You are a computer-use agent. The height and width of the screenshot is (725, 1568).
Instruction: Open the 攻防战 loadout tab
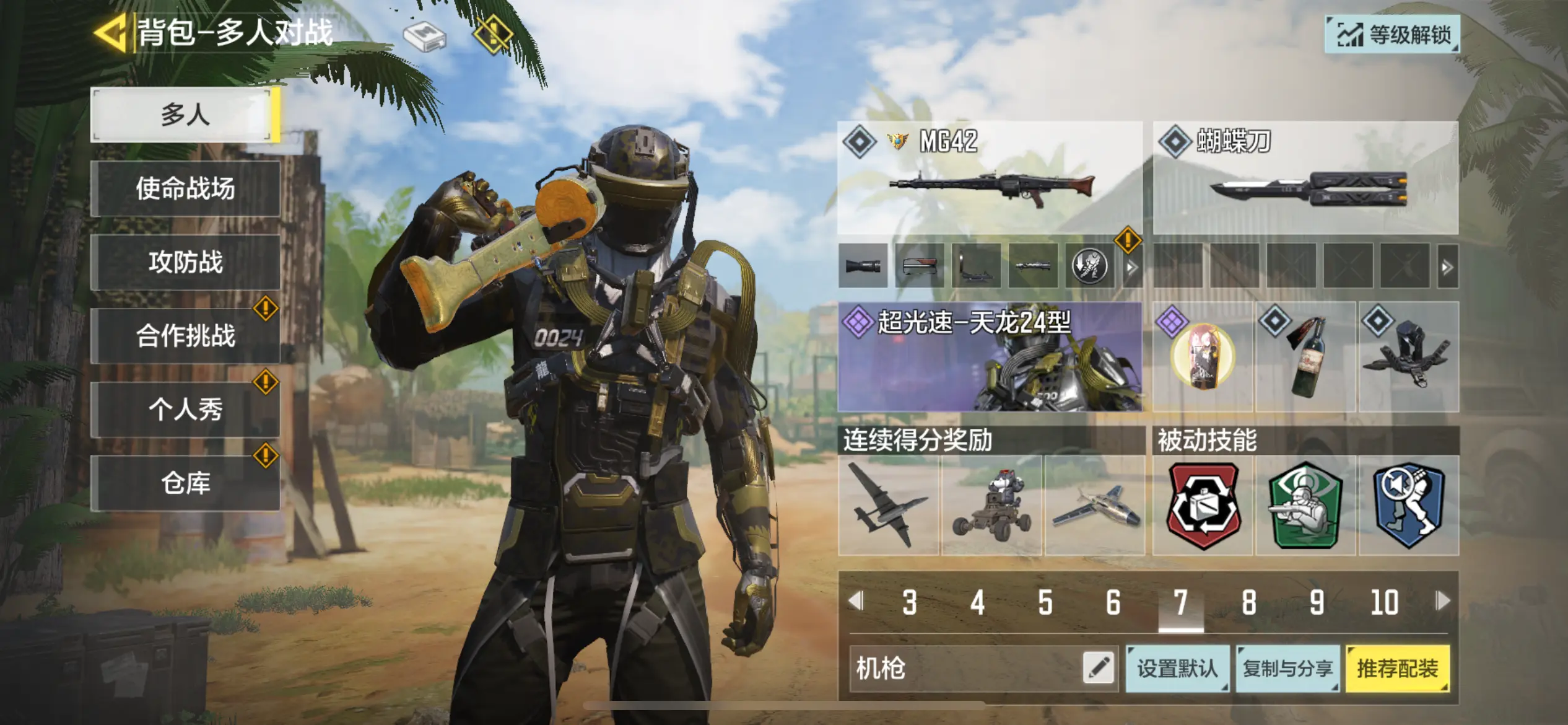click(185, 262)
